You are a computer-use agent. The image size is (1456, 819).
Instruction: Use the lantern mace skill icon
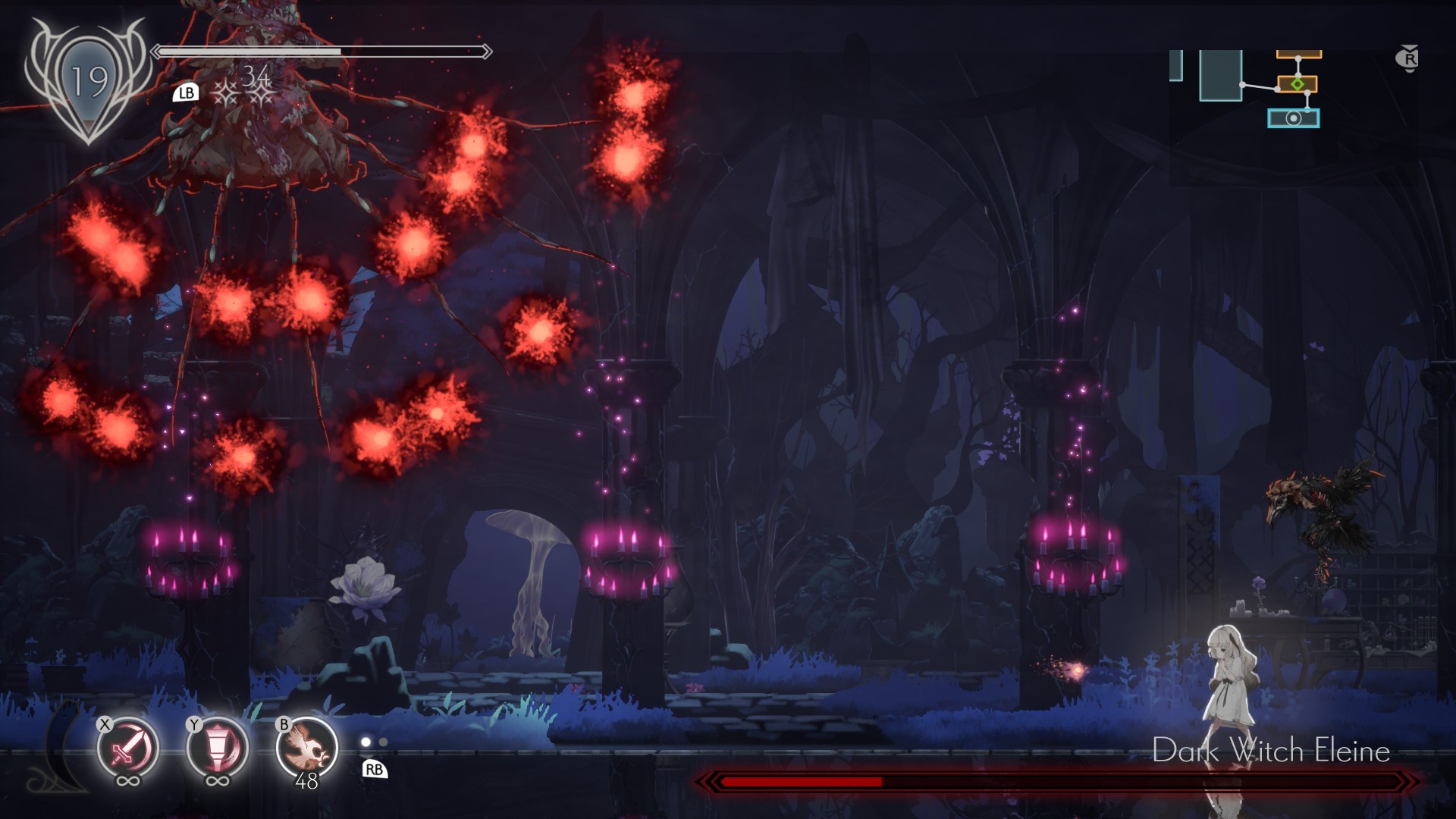tap(217, 748)
